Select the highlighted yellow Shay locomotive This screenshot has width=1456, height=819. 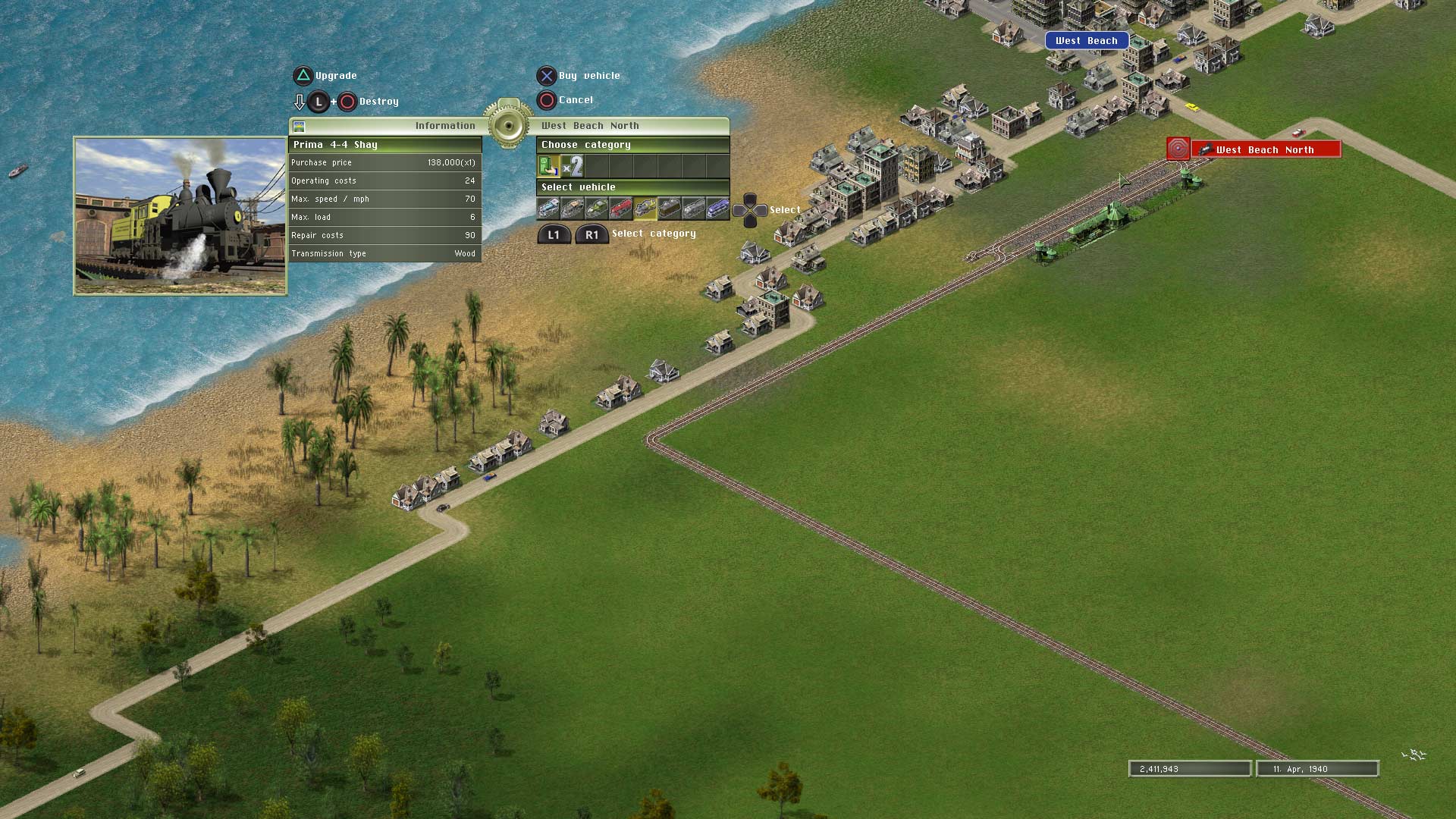click(645, 209)
